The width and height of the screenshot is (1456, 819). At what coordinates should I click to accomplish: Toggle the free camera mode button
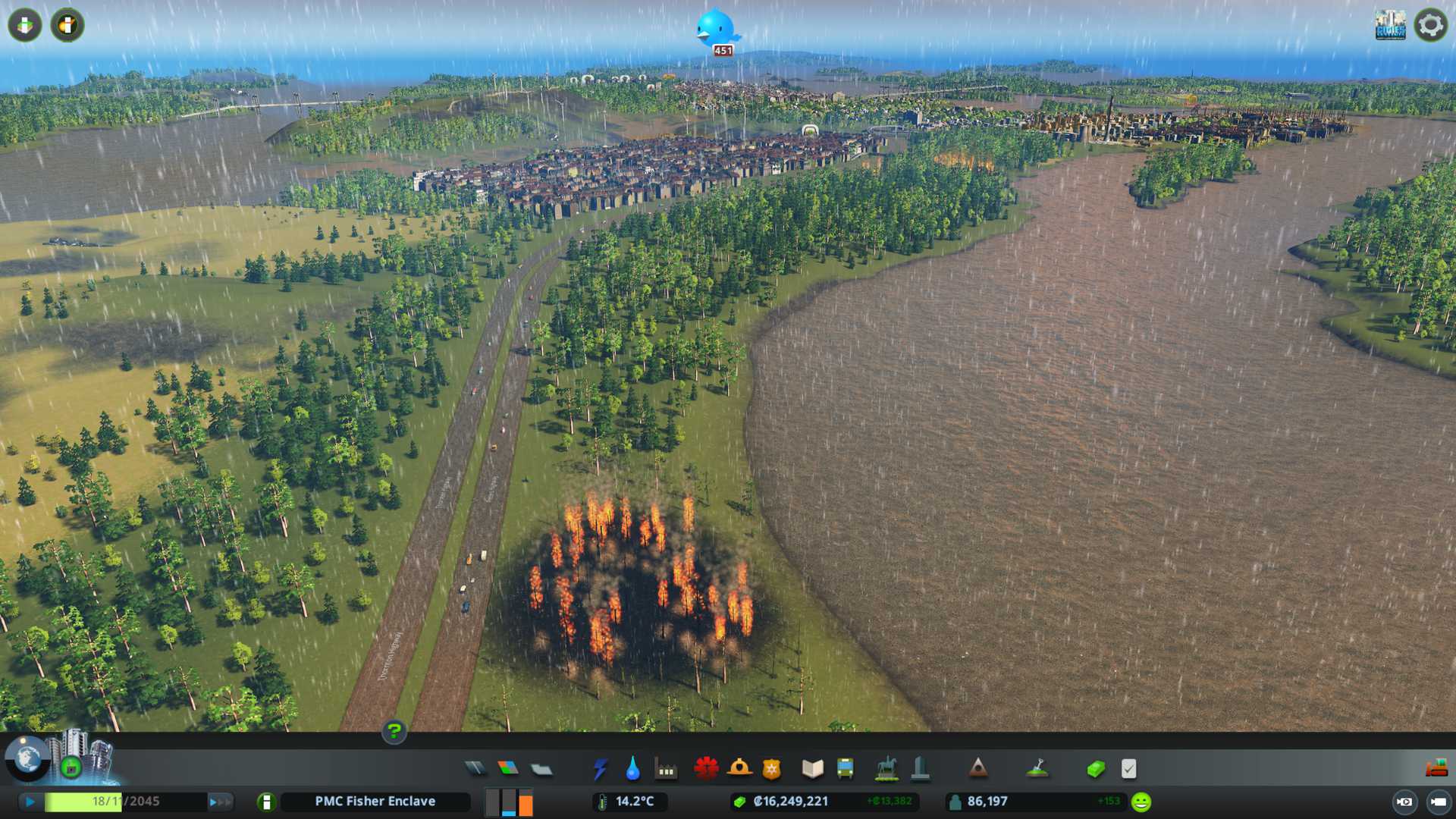pos(1404,802)
